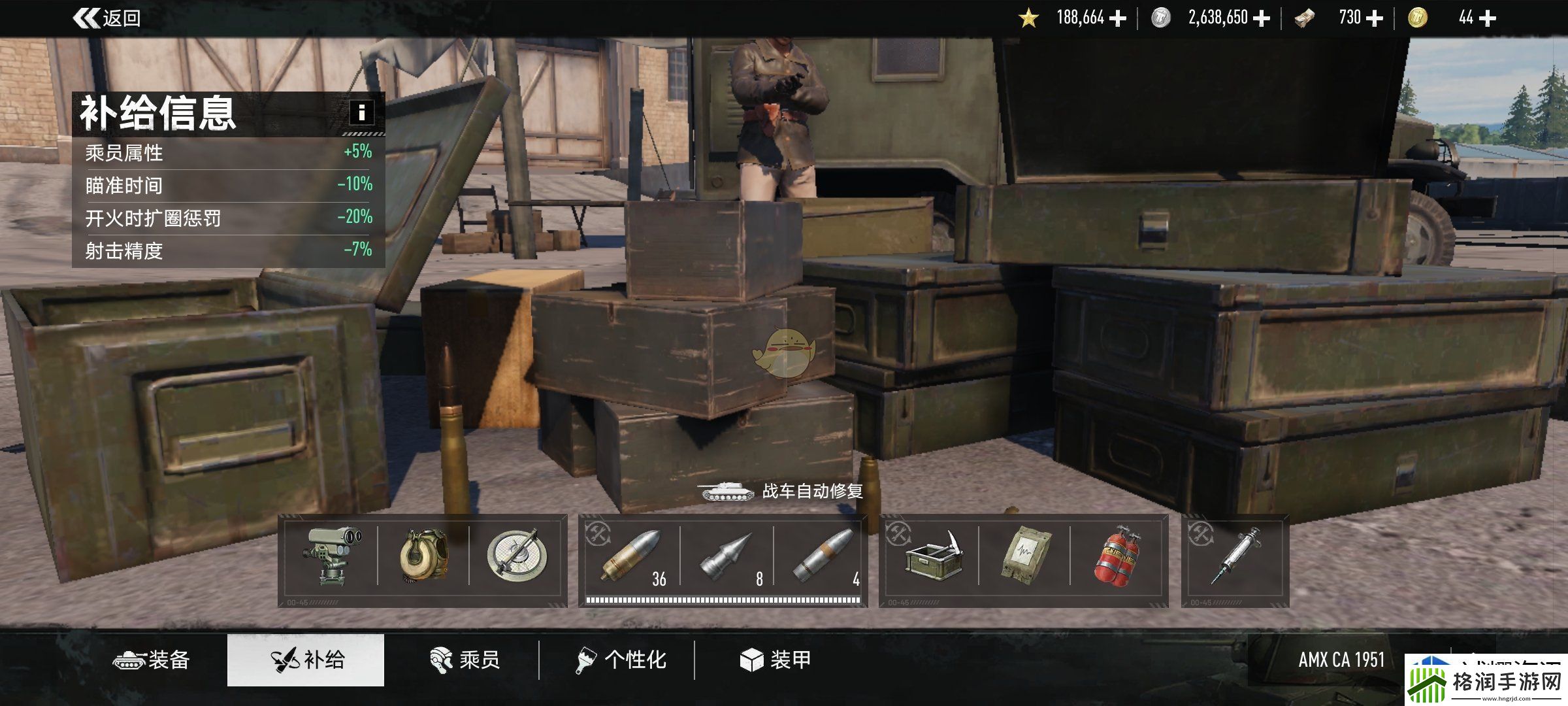Screen dimensions: 1568x706
Task: Add more banknote currency
Action: [1375, 18]
